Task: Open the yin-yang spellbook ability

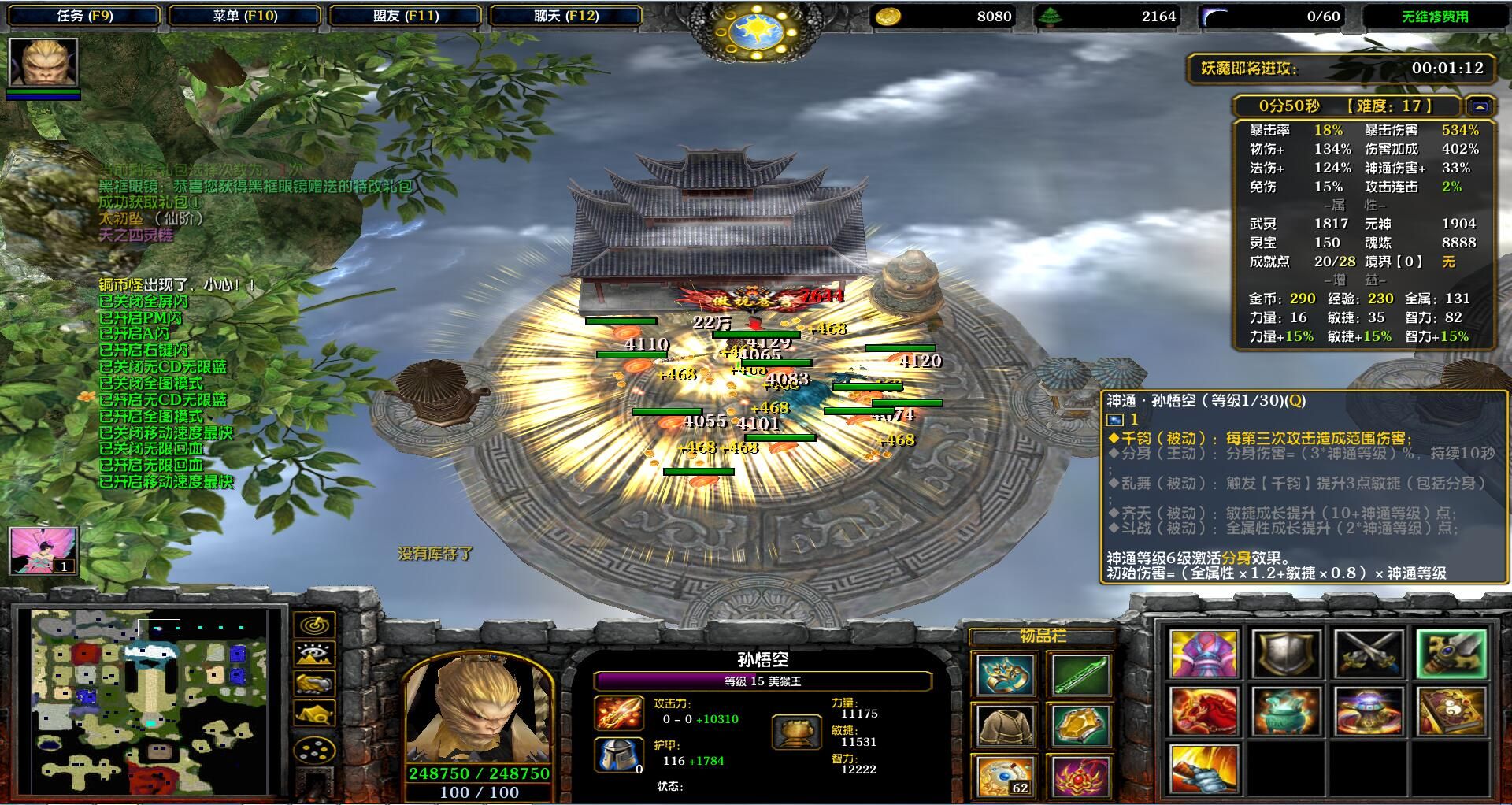Action: pos(1451,710)
